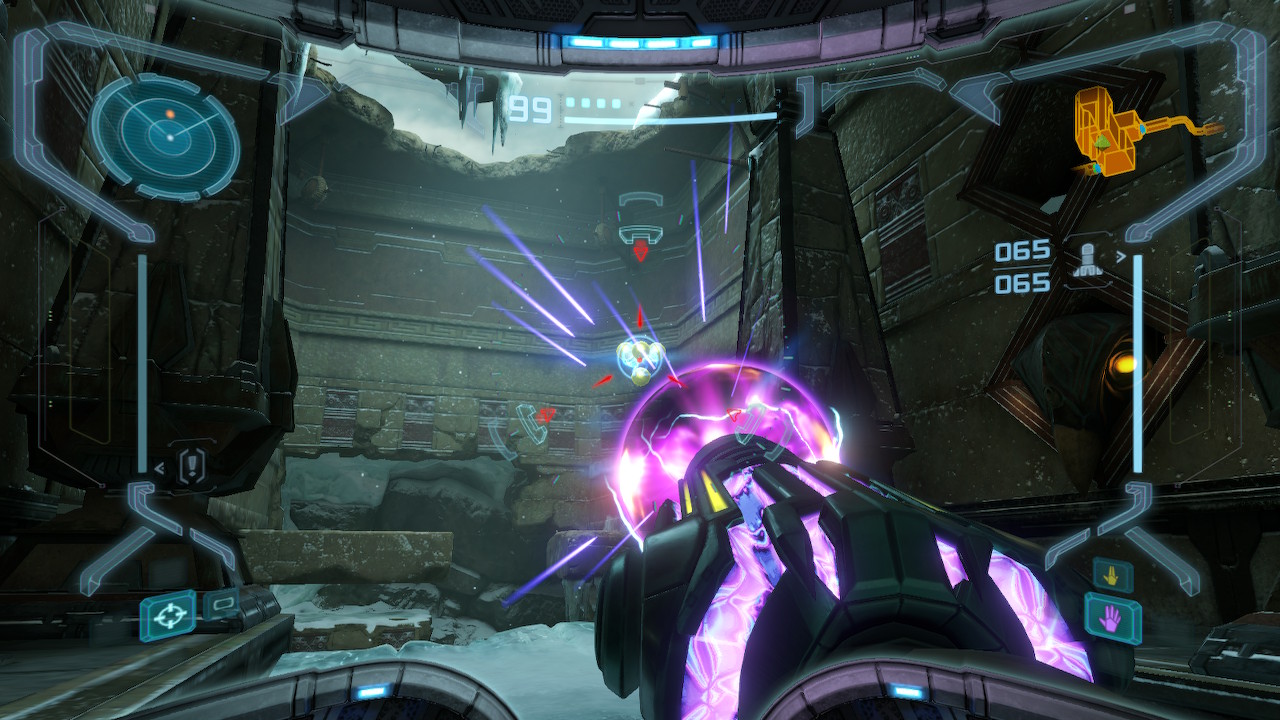
Task: Select the Combat Visor crosshair icon
Action: click(167, 615)
